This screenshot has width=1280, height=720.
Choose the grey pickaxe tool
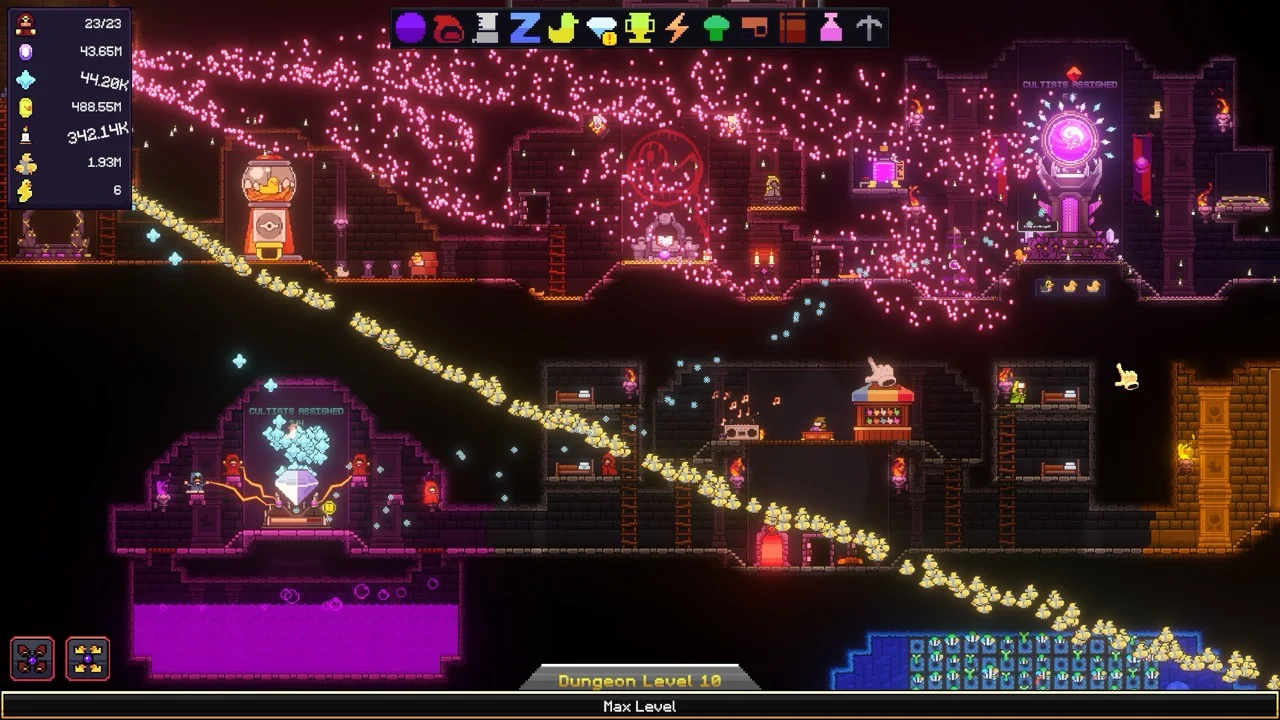coord(869,28)
